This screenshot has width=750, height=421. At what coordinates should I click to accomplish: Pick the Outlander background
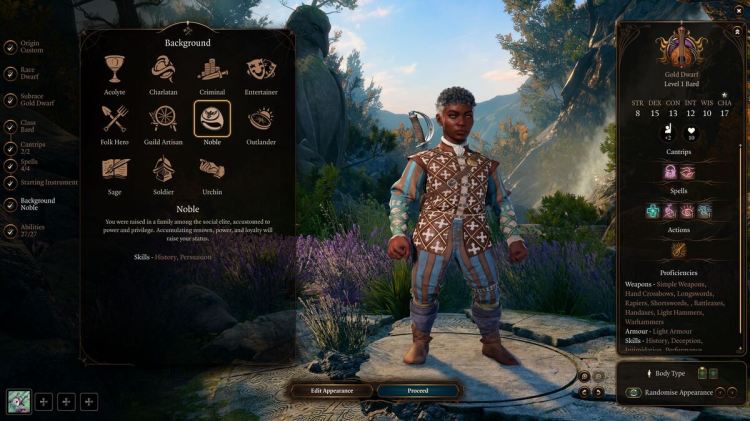click(x=261, y=119)
